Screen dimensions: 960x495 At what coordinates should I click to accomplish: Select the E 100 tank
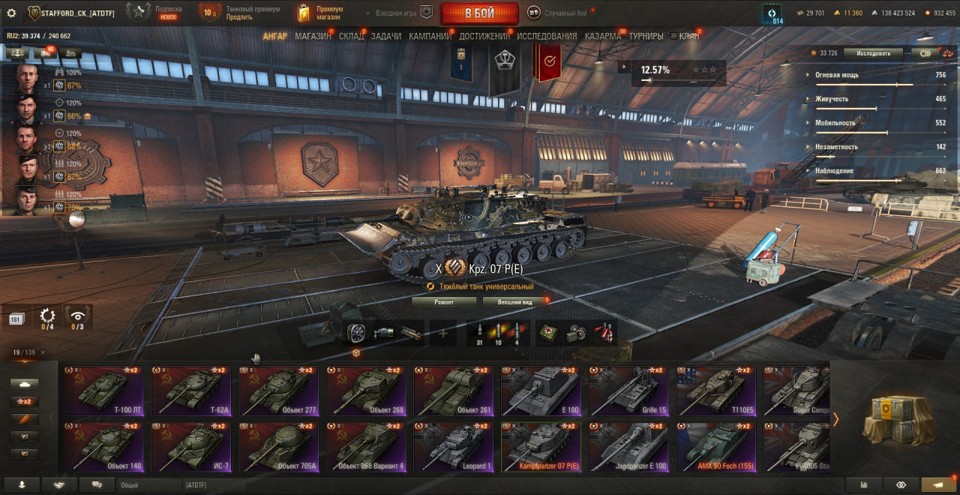(541, 391)
